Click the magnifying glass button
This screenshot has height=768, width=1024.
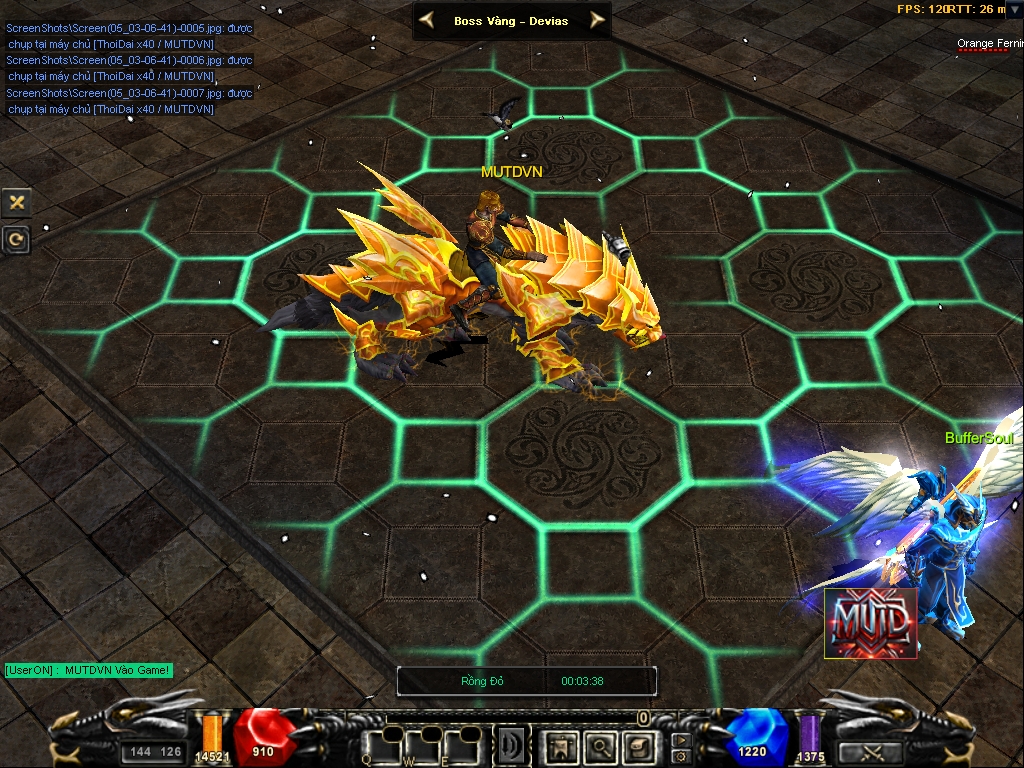(x=600, y=746)
